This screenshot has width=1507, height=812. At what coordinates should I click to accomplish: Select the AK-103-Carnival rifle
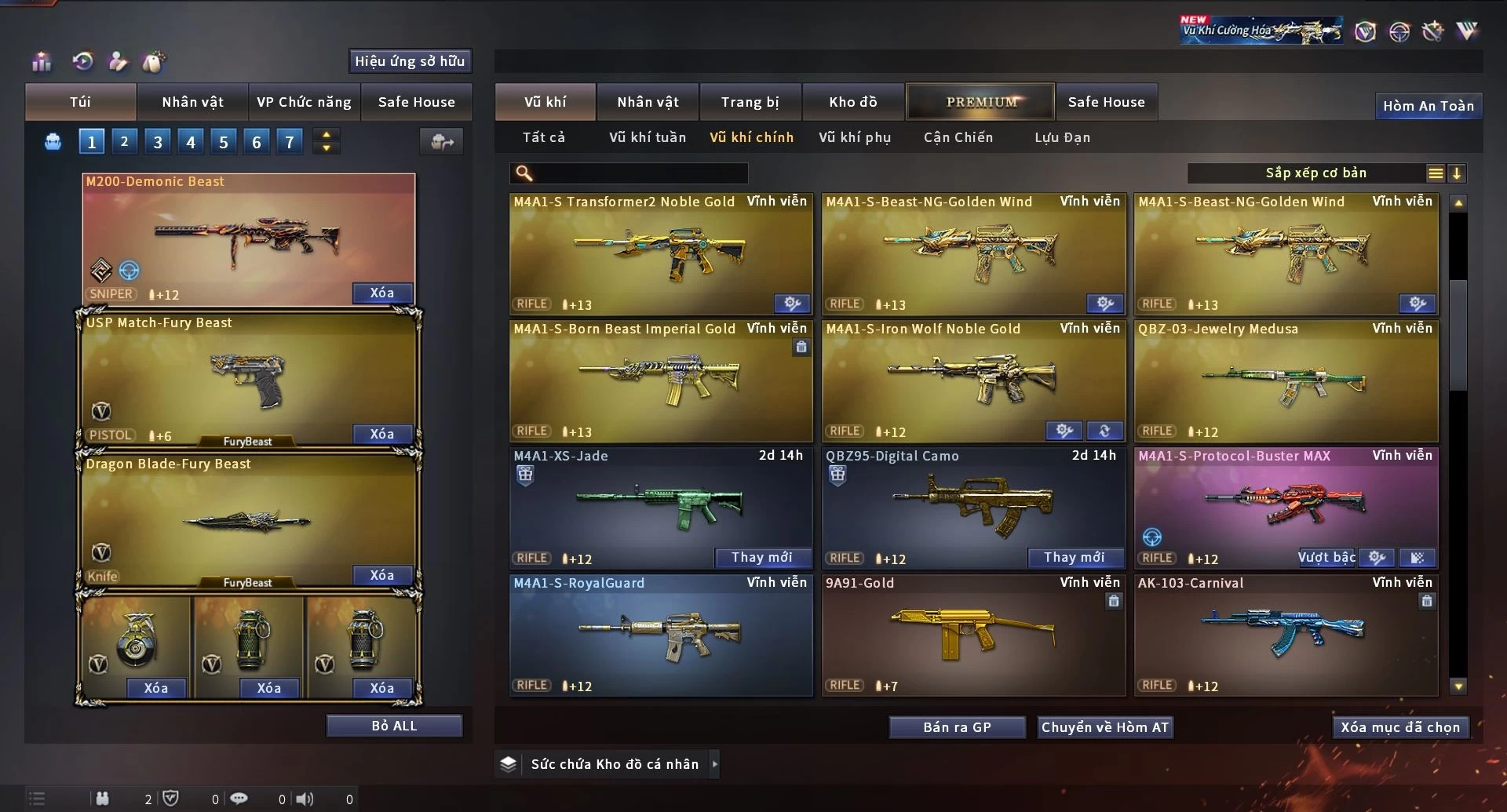pos(1286,635)
